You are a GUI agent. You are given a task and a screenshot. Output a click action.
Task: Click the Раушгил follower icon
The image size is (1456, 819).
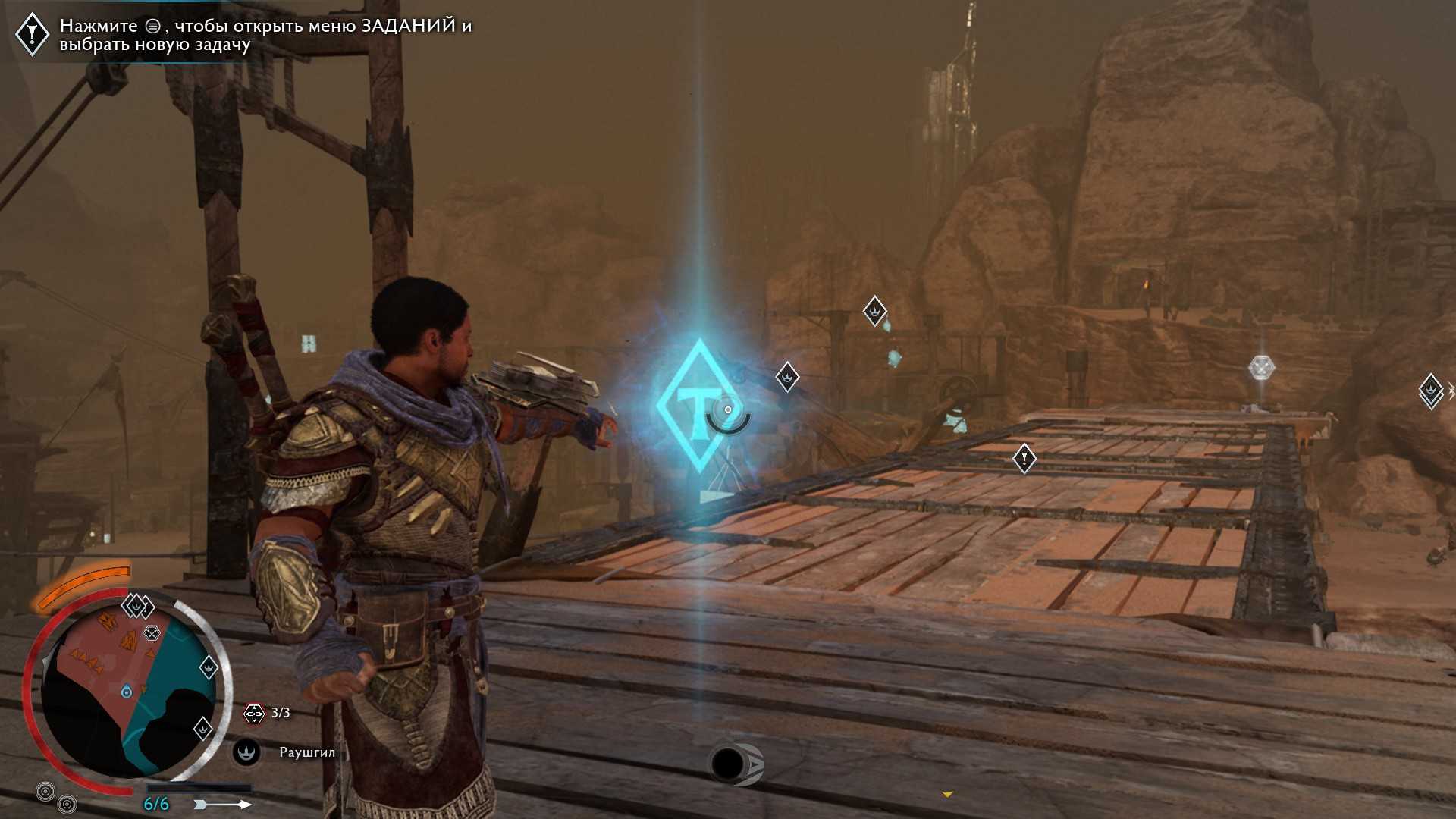(x=246, y=752)
